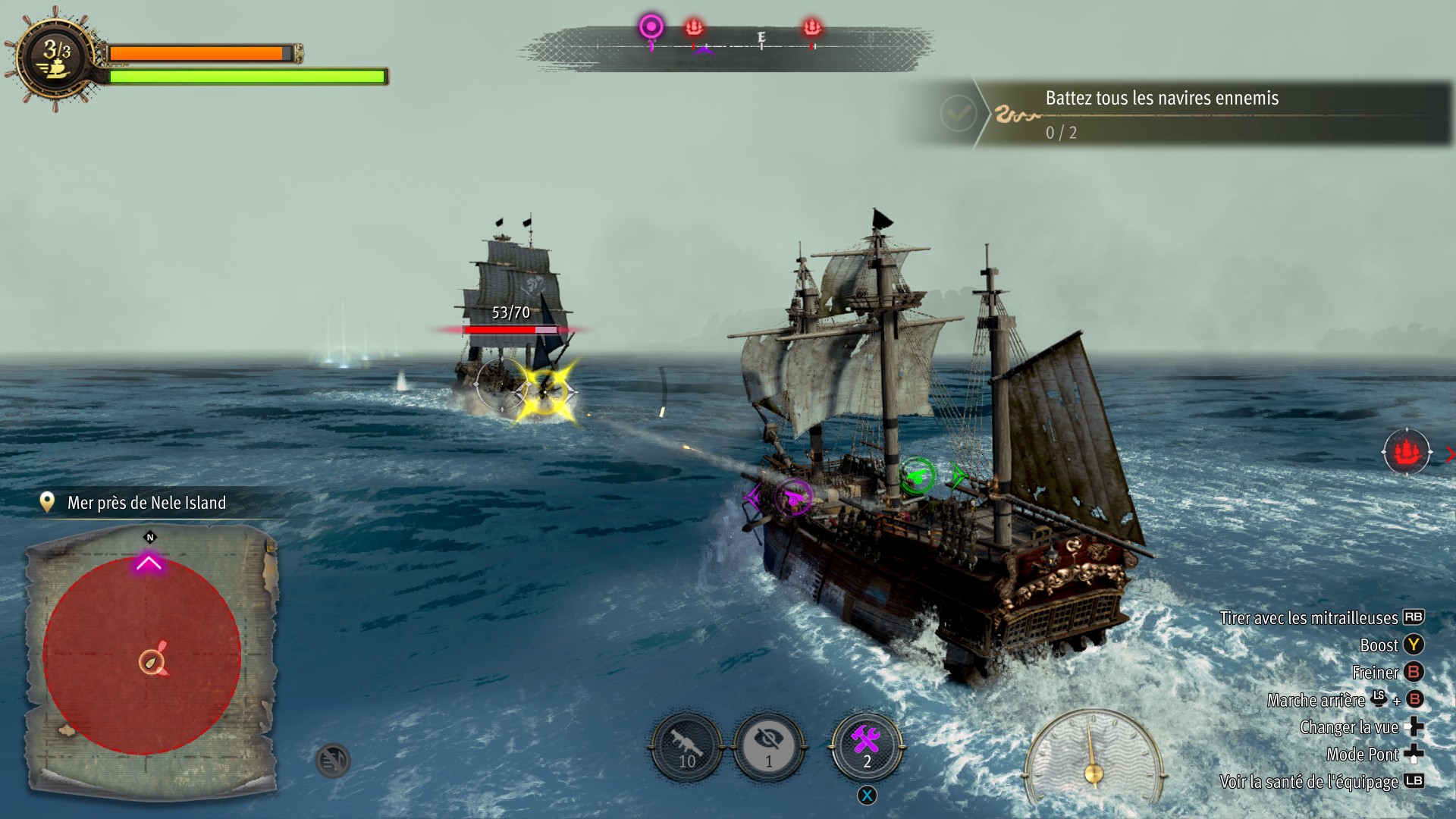Click the ship count emblem showing 3/3

click(57, 58)
